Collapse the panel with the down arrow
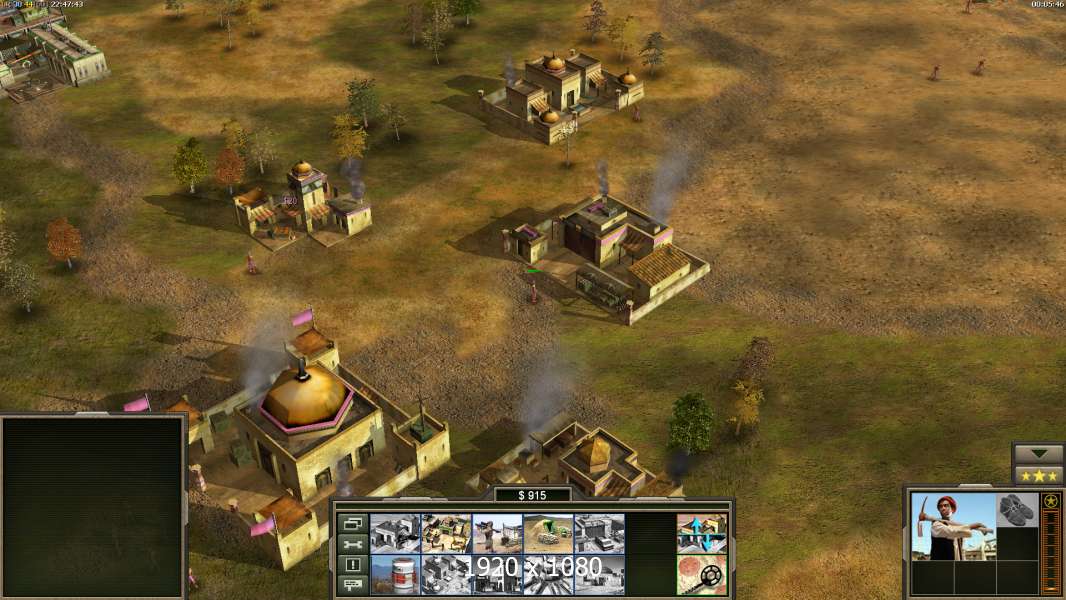 [x=1038, y=454]
